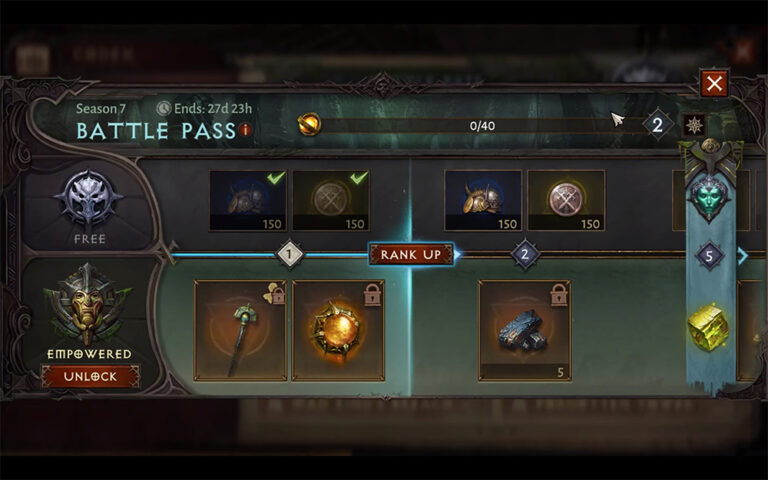Close the Battle Pass window
Screen dimensions: 768x480
(713, 83)
